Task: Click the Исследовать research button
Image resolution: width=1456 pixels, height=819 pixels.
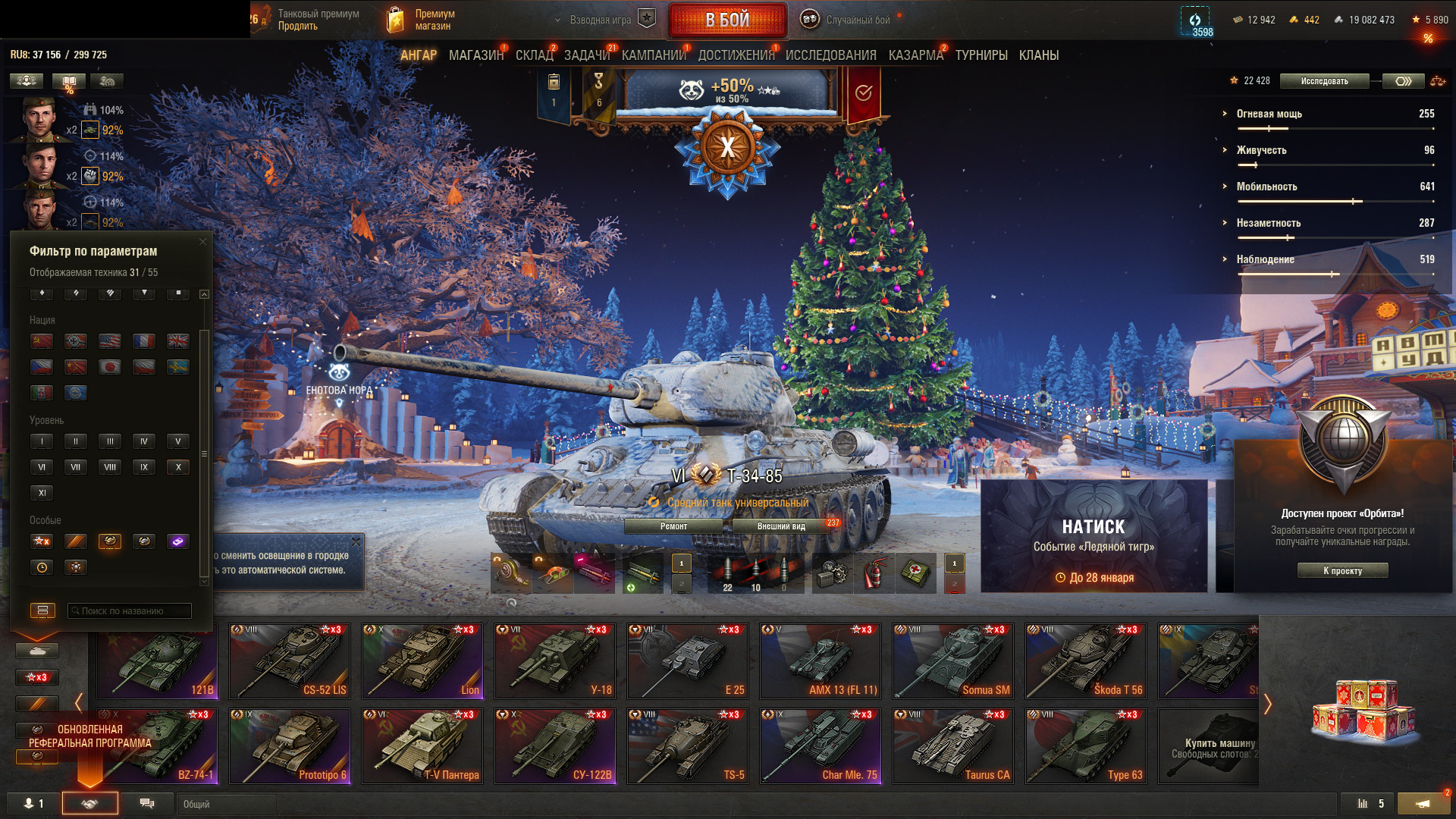Action: (x=1324, y=81)
